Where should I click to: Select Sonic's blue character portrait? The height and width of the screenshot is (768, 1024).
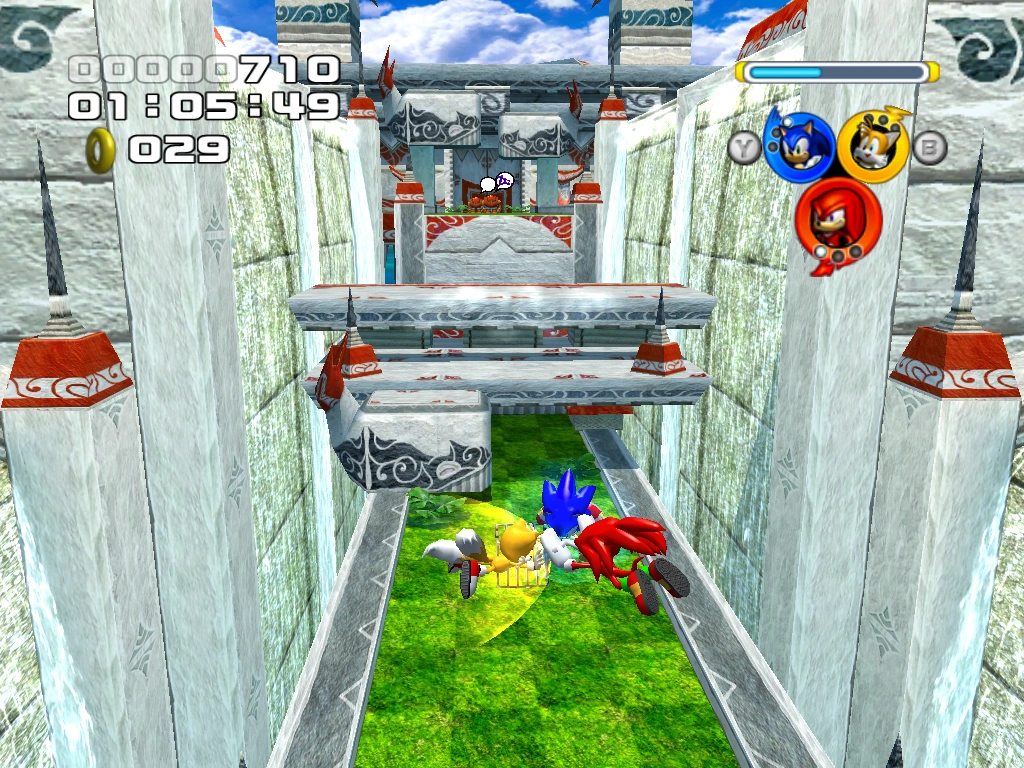[799, 147]
